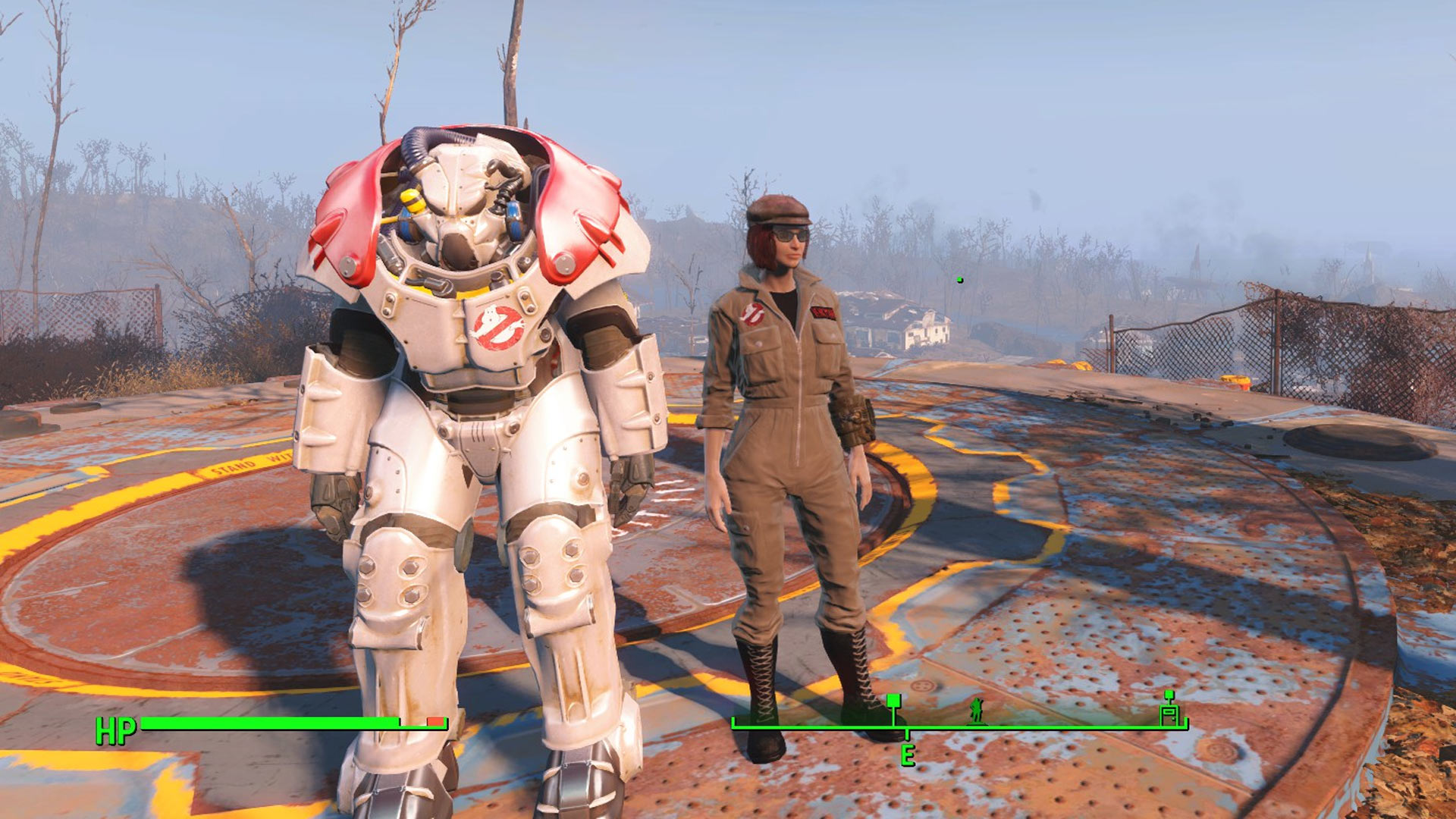This screenshot has height=819, width=1456.
Task: Select the soldier statue marker on the compass
Action: (x=977, y=711)
